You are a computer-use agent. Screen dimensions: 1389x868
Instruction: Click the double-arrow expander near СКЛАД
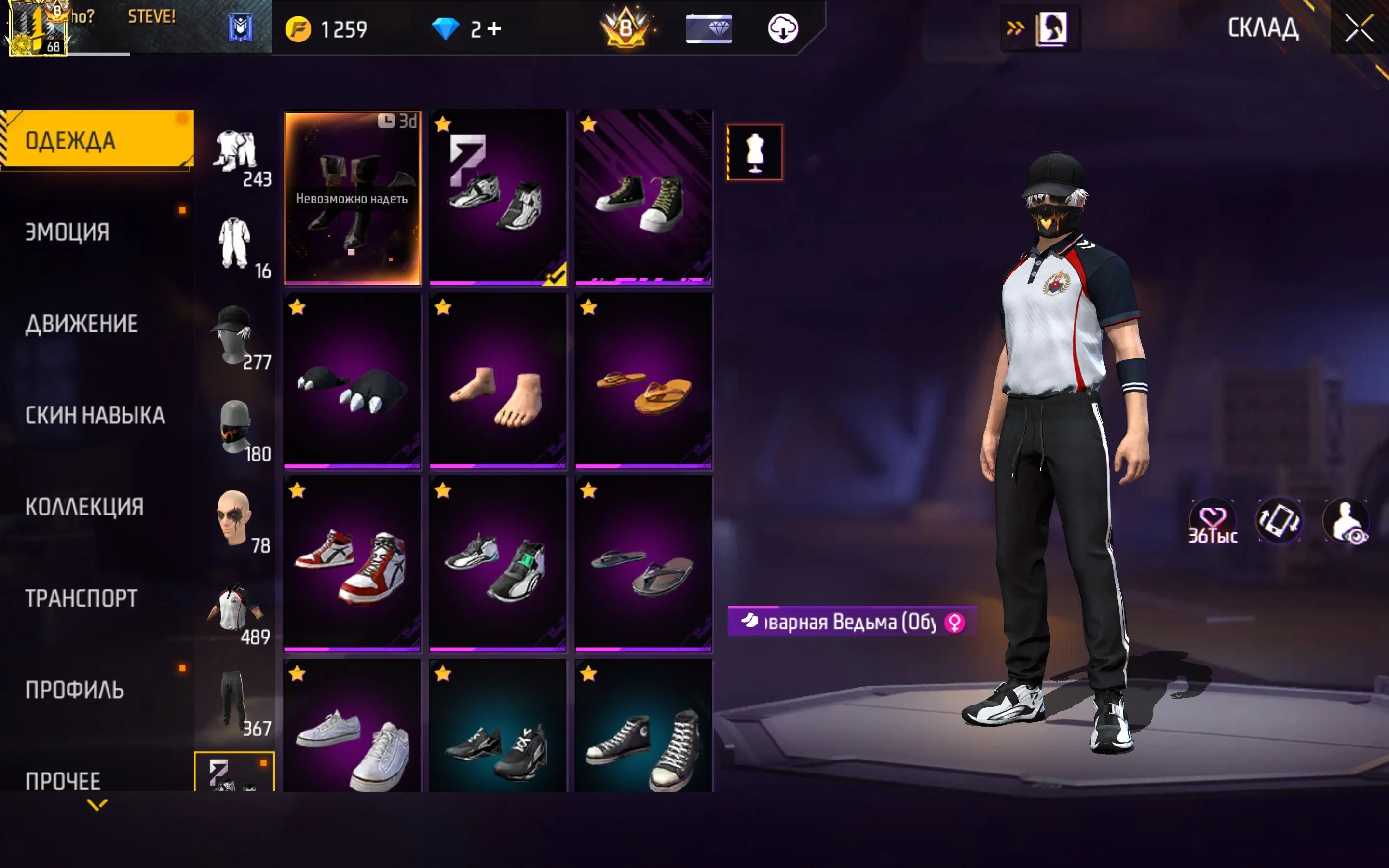1015,27
